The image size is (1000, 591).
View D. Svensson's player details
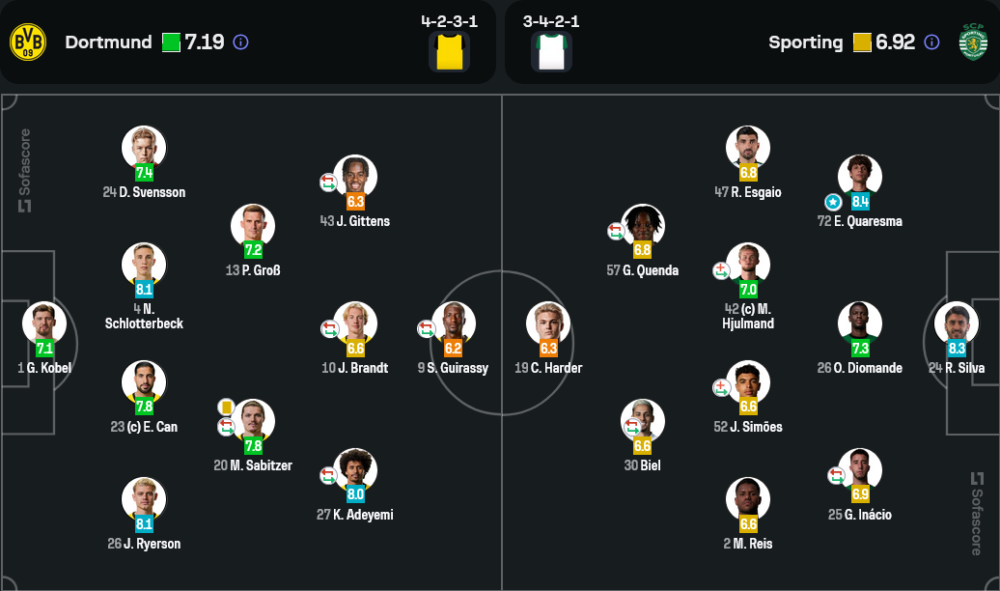click(144, 147)
